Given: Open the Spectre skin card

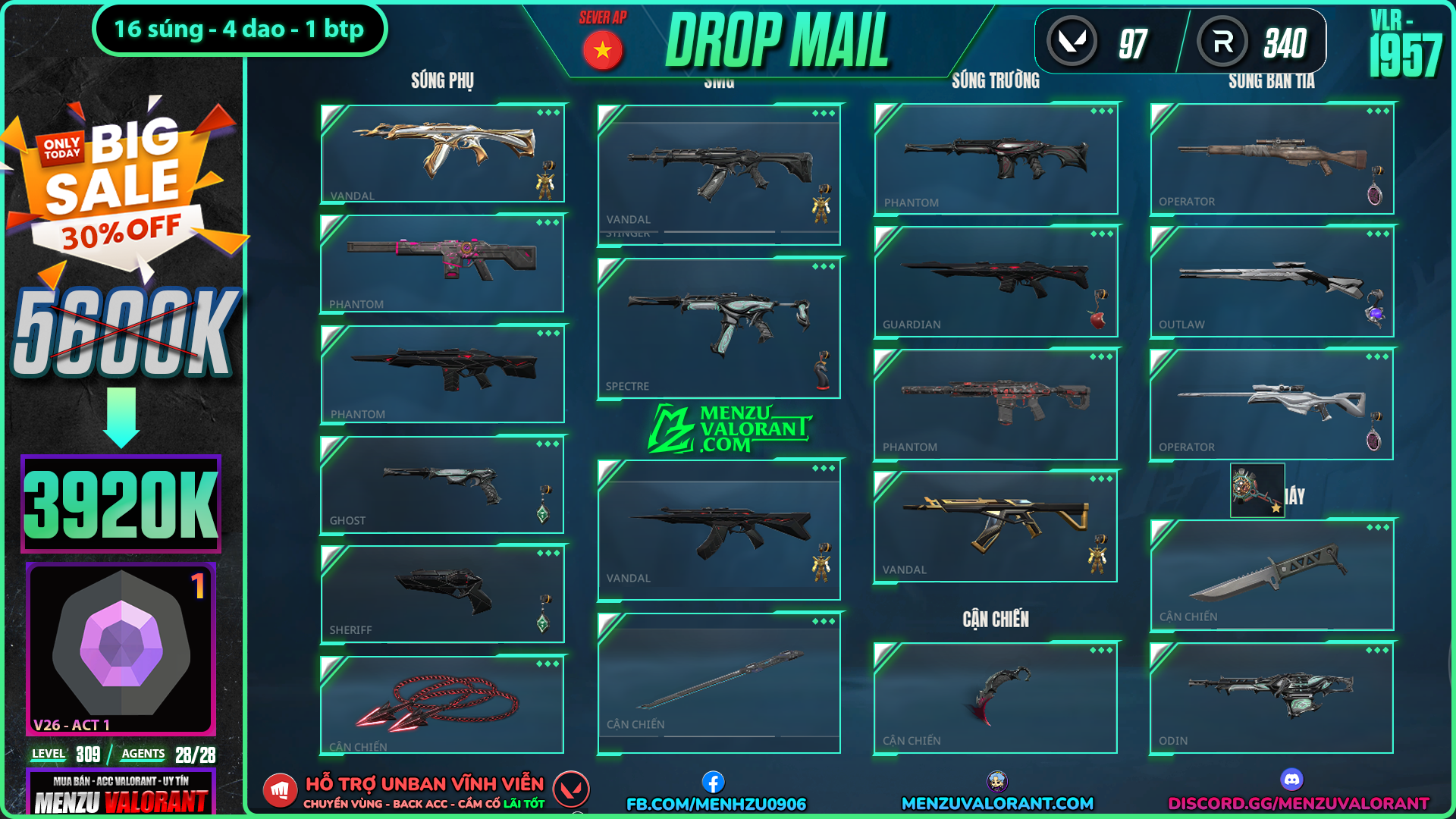Looking at the screenshot, I should 719,328.
